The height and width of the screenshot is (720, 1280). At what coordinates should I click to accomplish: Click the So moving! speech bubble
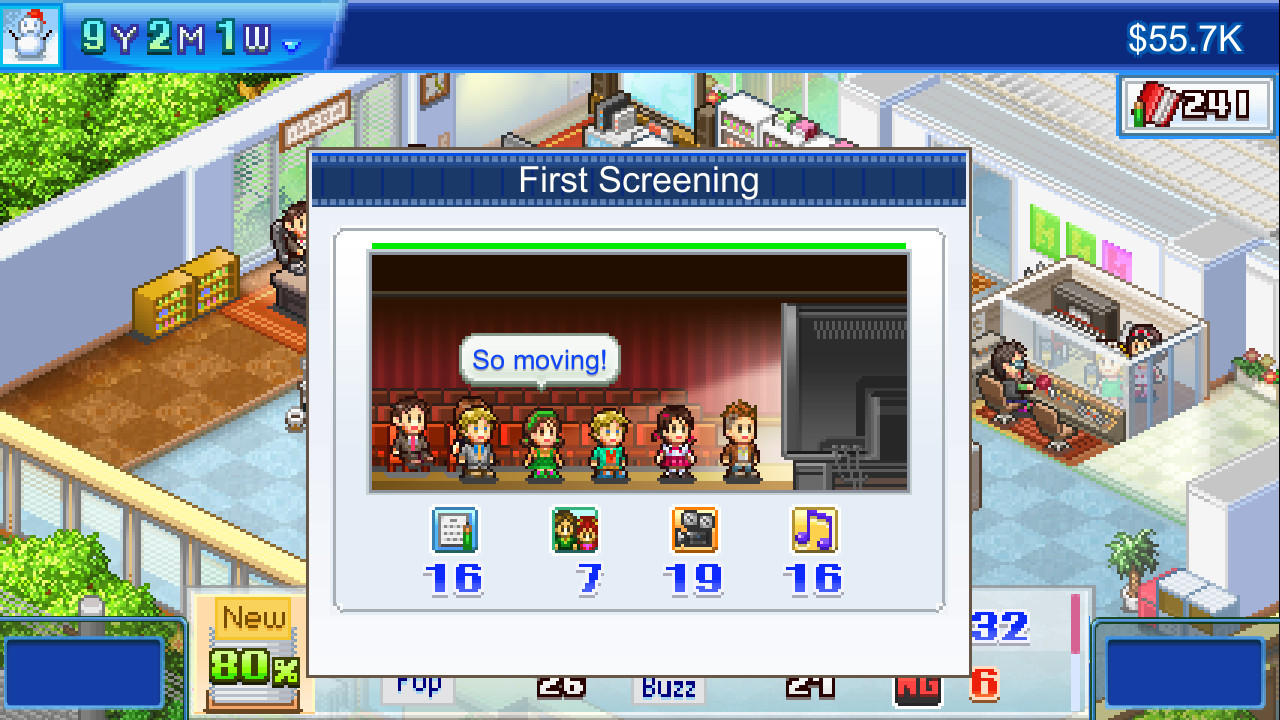pyautogui.click(x=538, y=360)
